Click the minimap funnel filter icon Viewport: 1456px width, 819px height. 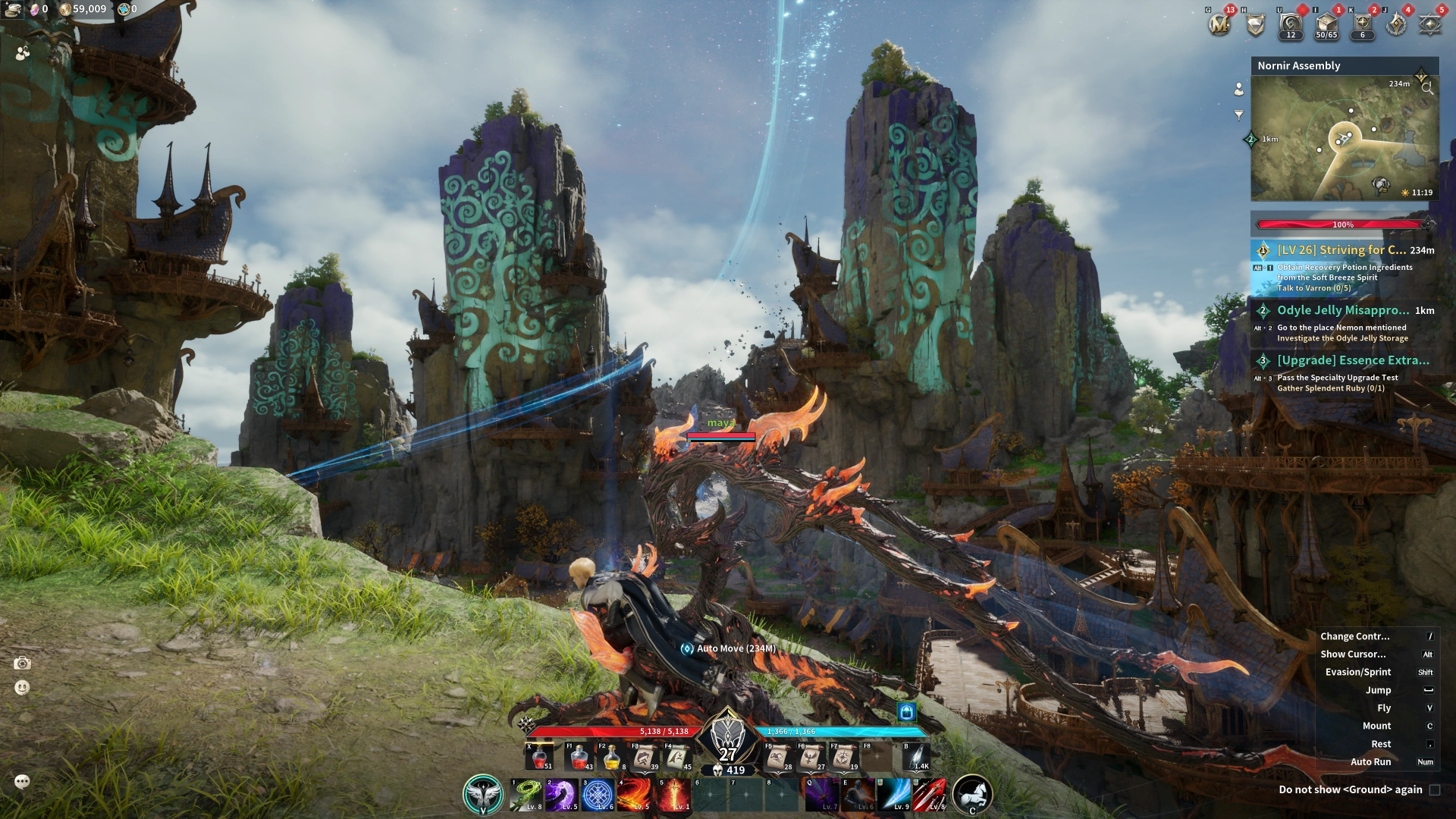coord(1238,115)
